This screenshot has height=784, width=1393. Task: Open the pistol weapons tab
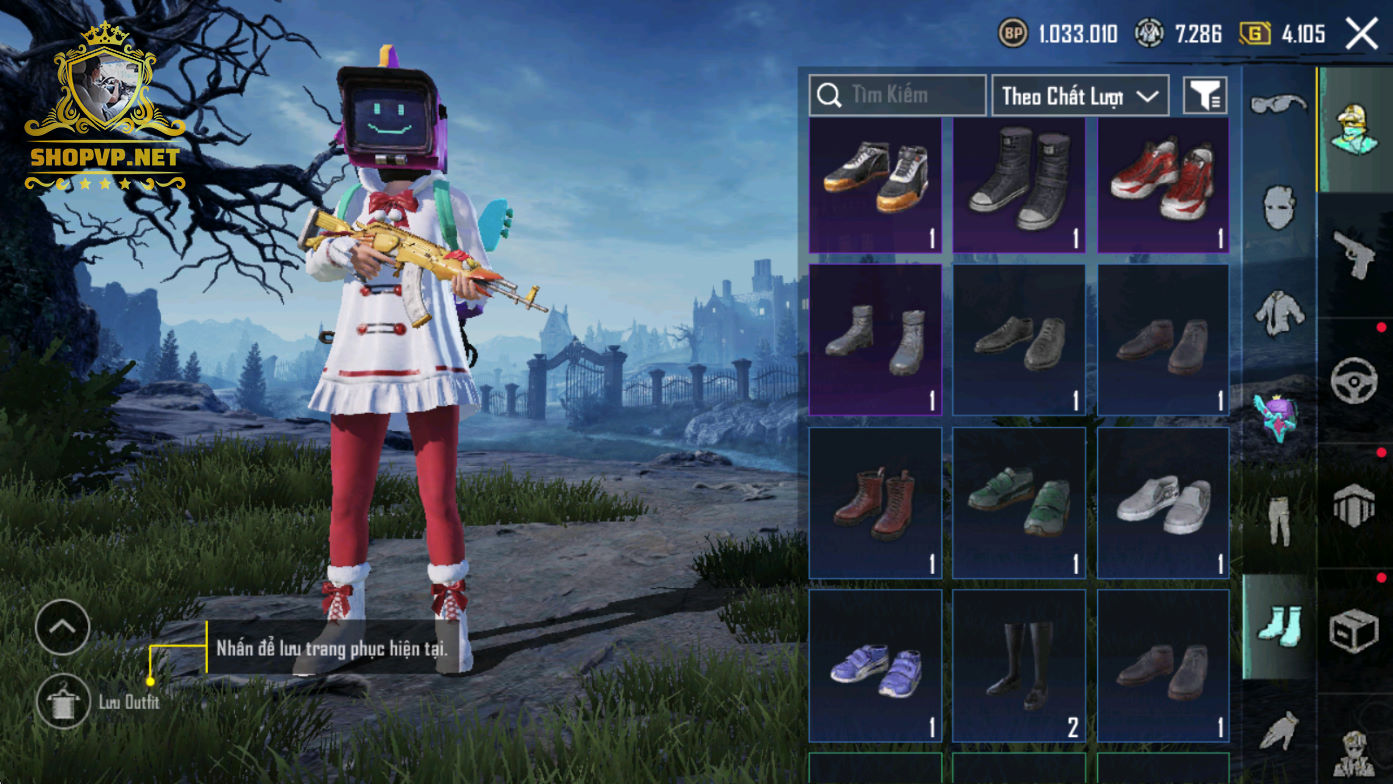1355,255
